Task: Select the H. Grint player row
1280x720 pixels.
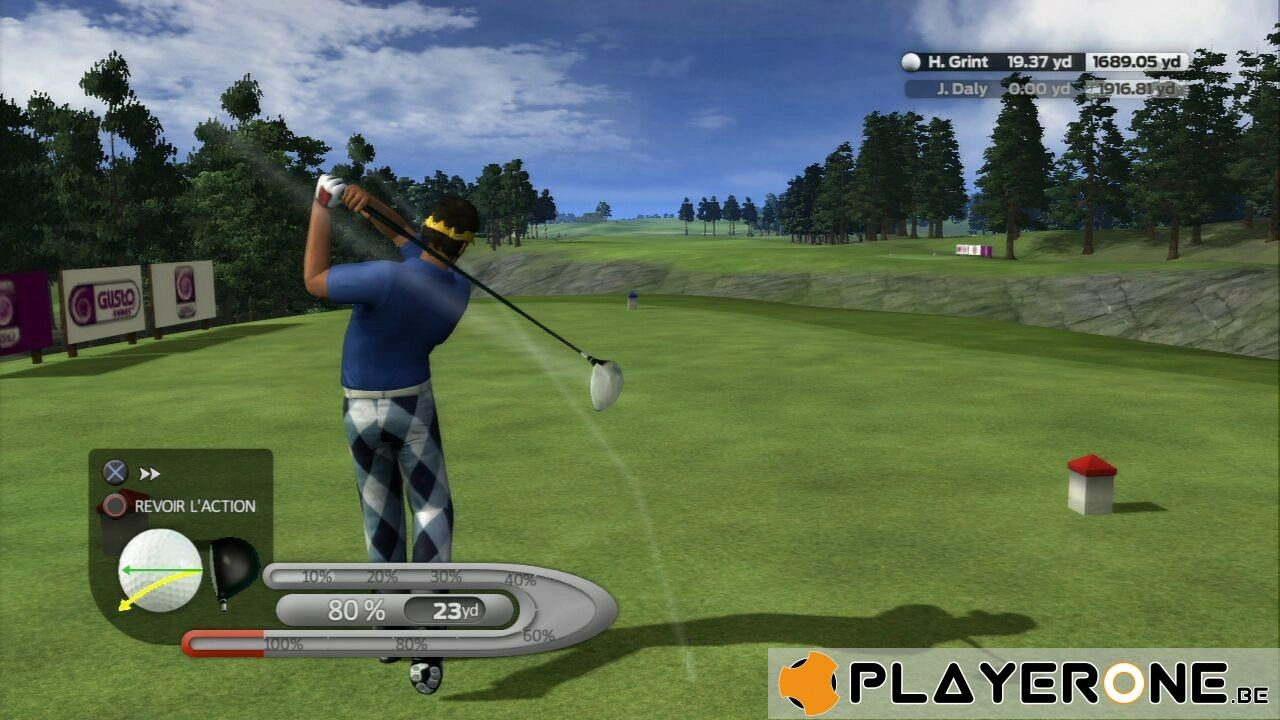Action: (1043, 62)
